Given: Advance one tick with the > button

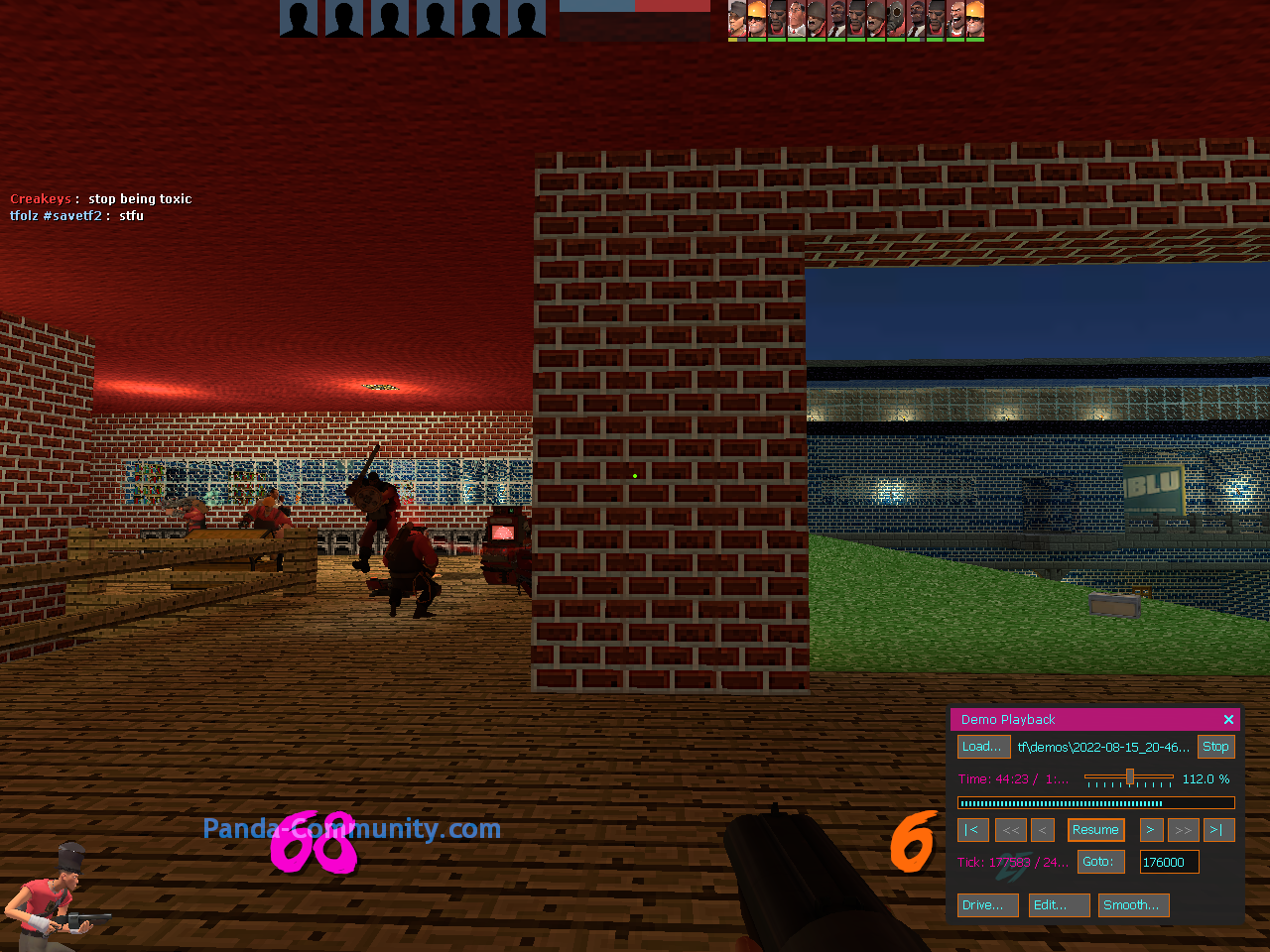Looking at the screenshot, I should pos(1151,830).
